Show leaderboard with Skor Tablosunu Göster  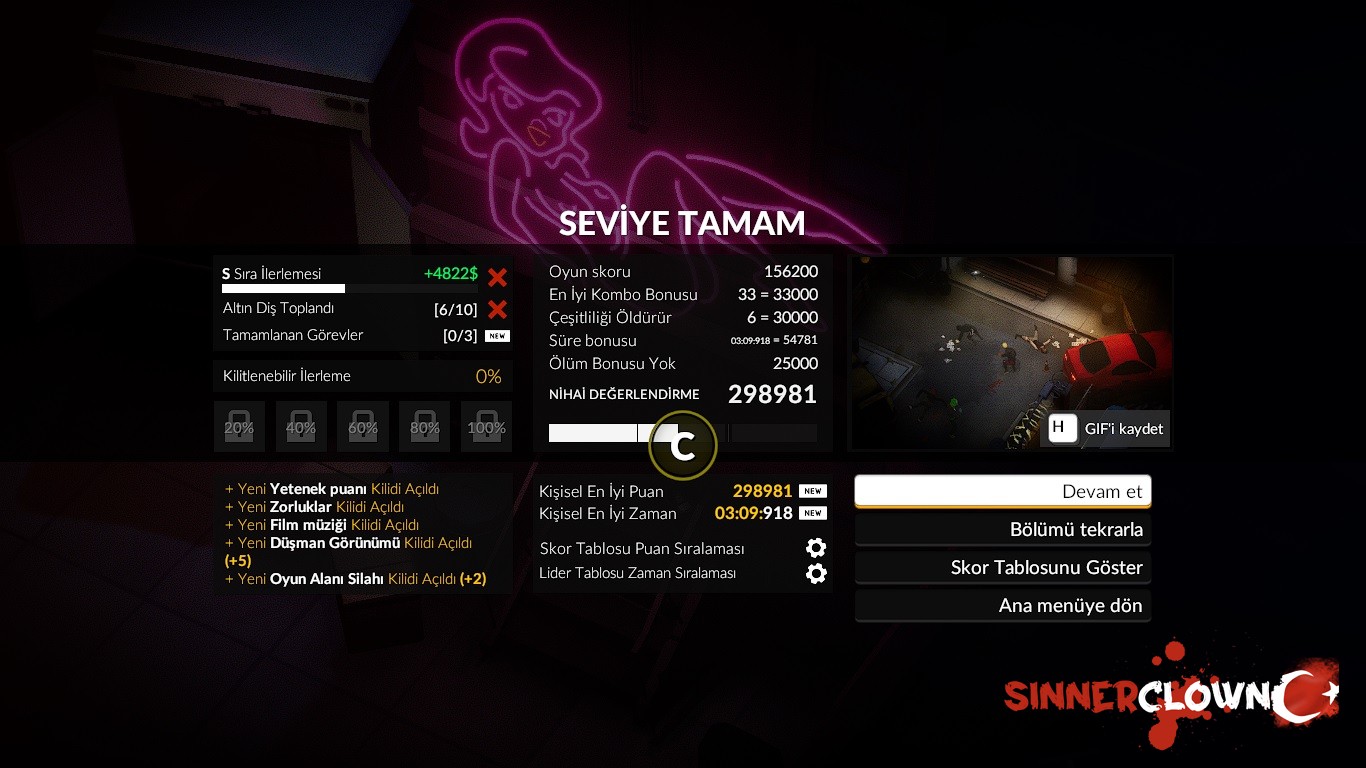[1003, 568]
